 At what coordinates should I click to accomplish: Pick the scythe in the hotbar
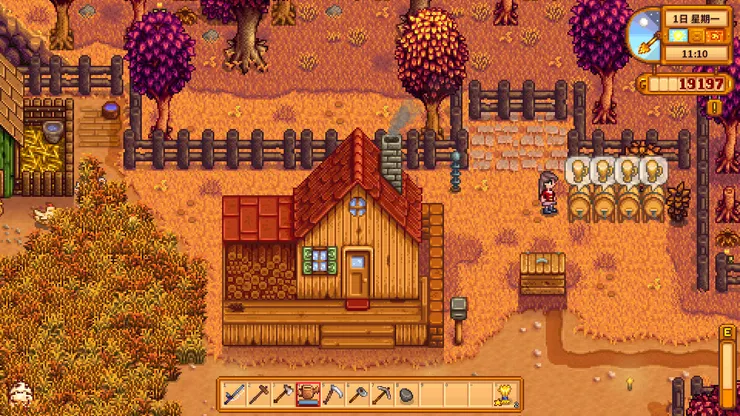point(332,393)
